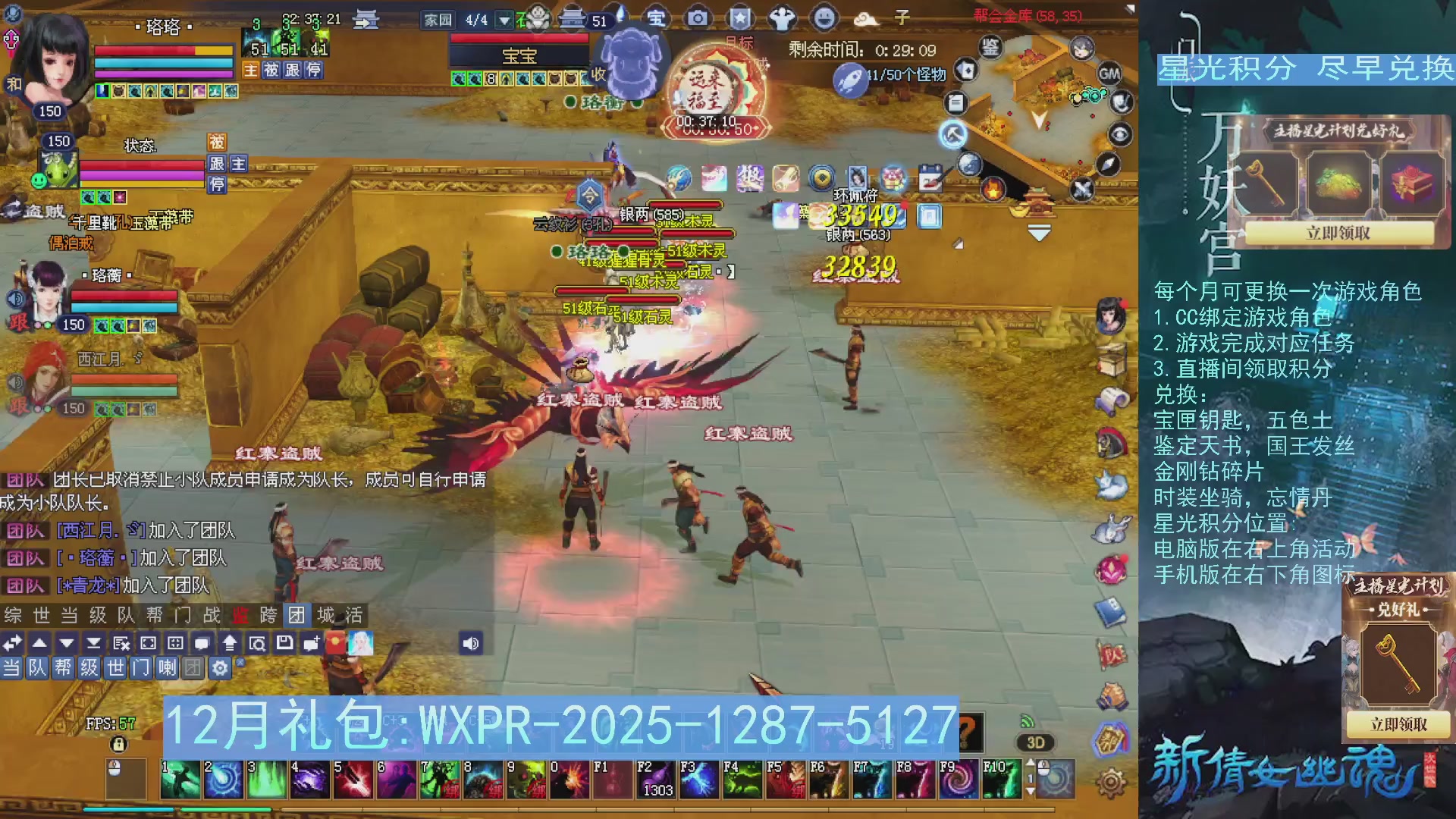Screen dimensions: 1456x819
Task: Save the chat log with the disk icon
Action: 284,642
